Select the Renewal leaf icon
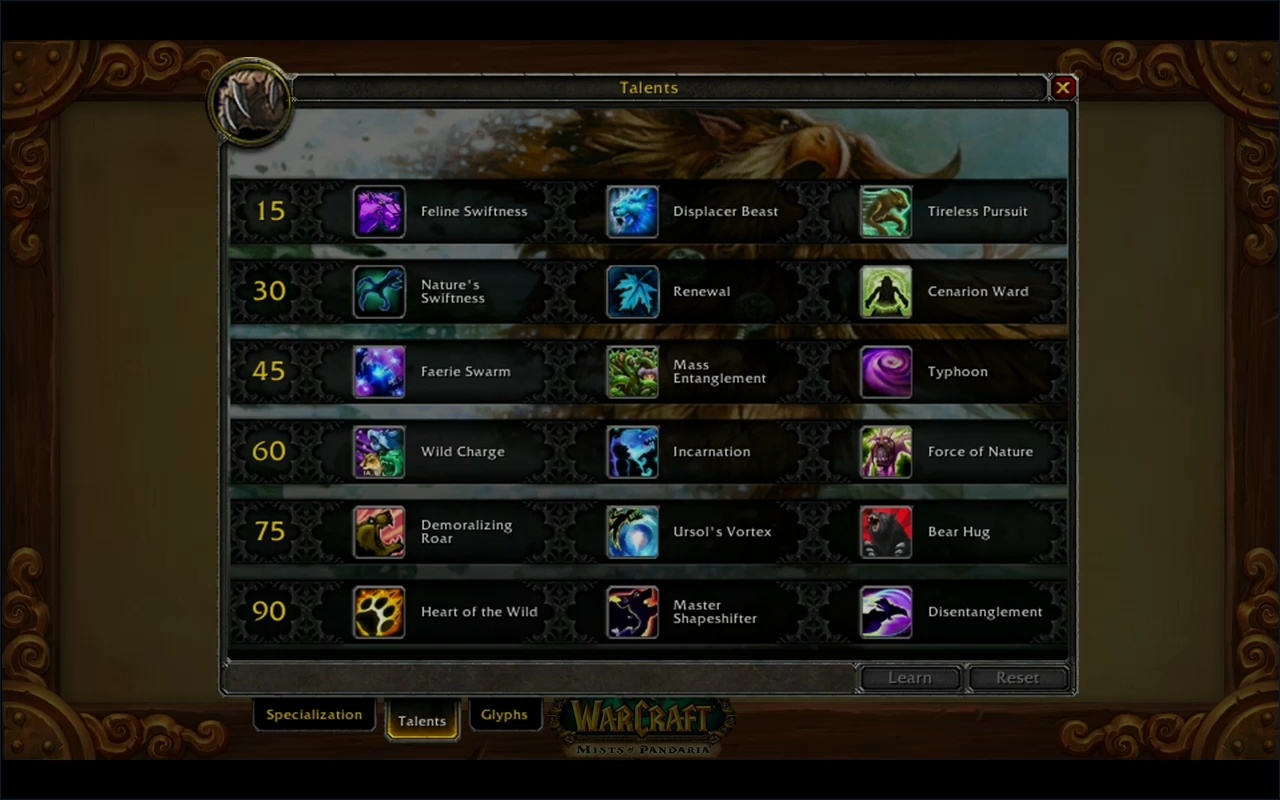1280x800 pixels. pyautogui.click(x=632, y=291)
